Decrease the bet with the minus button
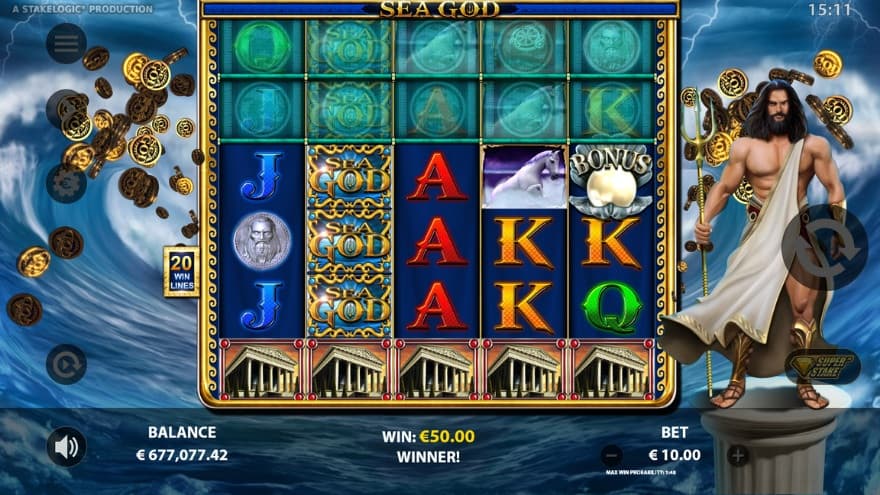 (x=612, y=456)
